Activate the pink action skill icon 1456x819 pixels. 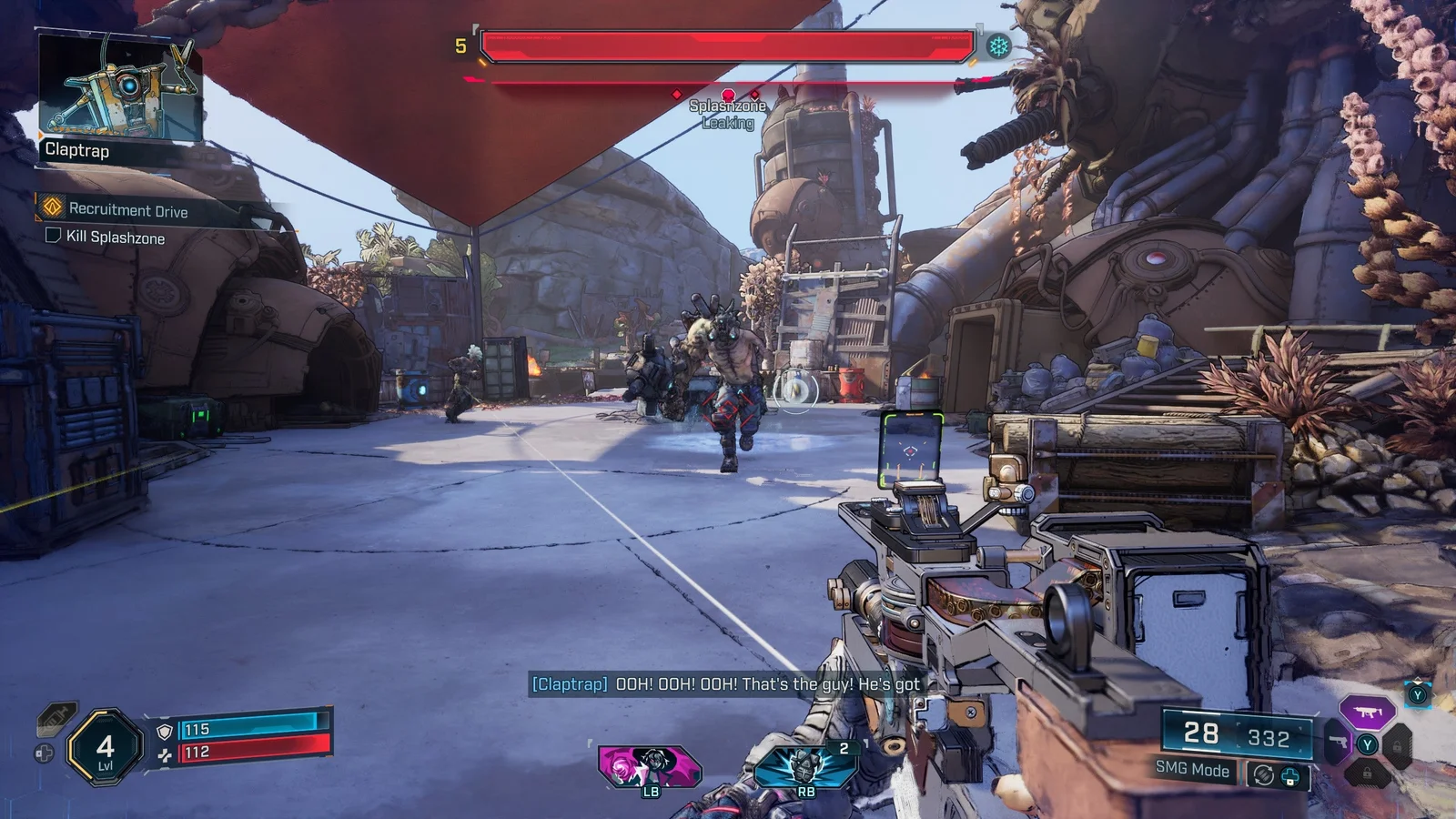pyautogui.click(x=649, y=765)
